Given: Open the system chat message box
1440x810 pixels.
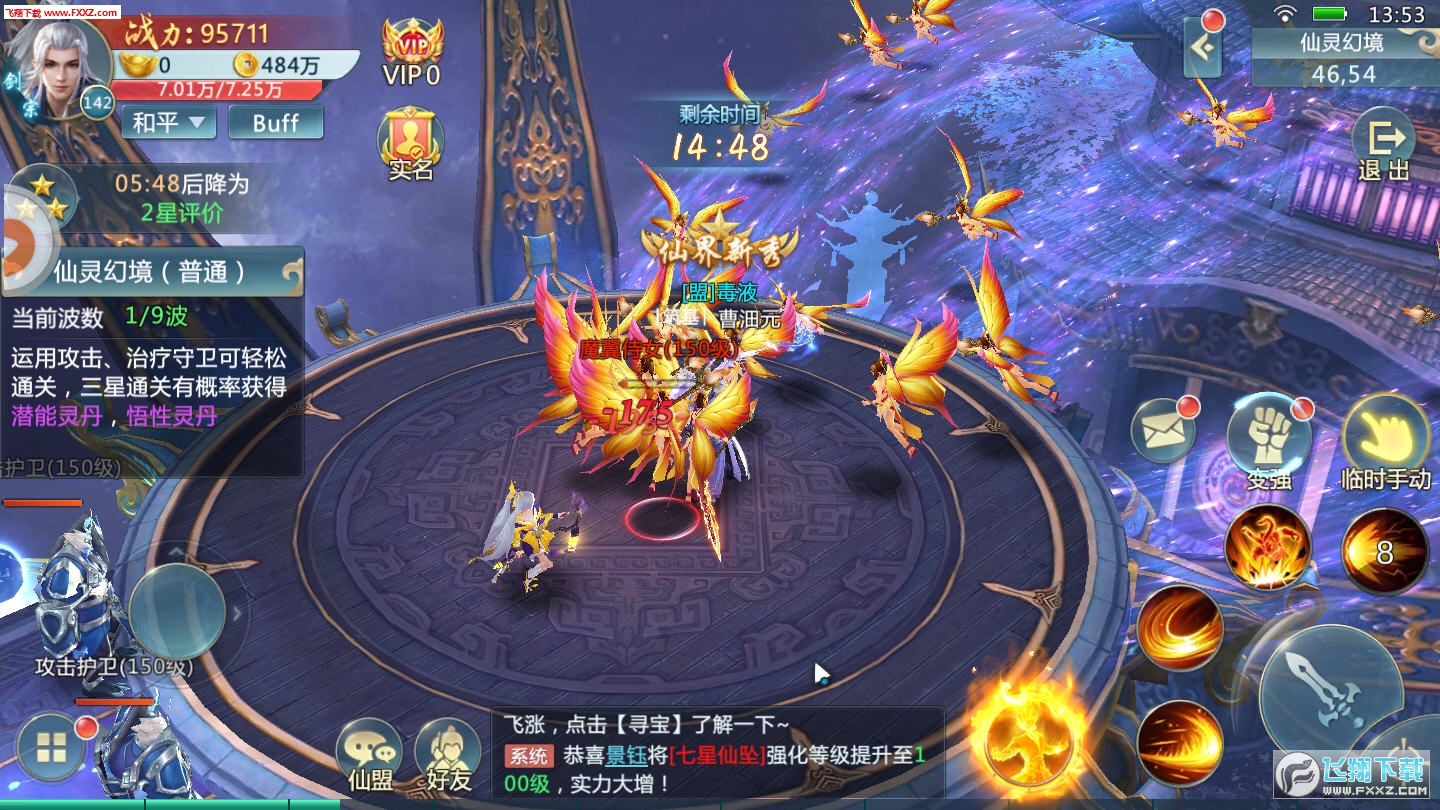Looking at the screenshot, I should (716, 753).
